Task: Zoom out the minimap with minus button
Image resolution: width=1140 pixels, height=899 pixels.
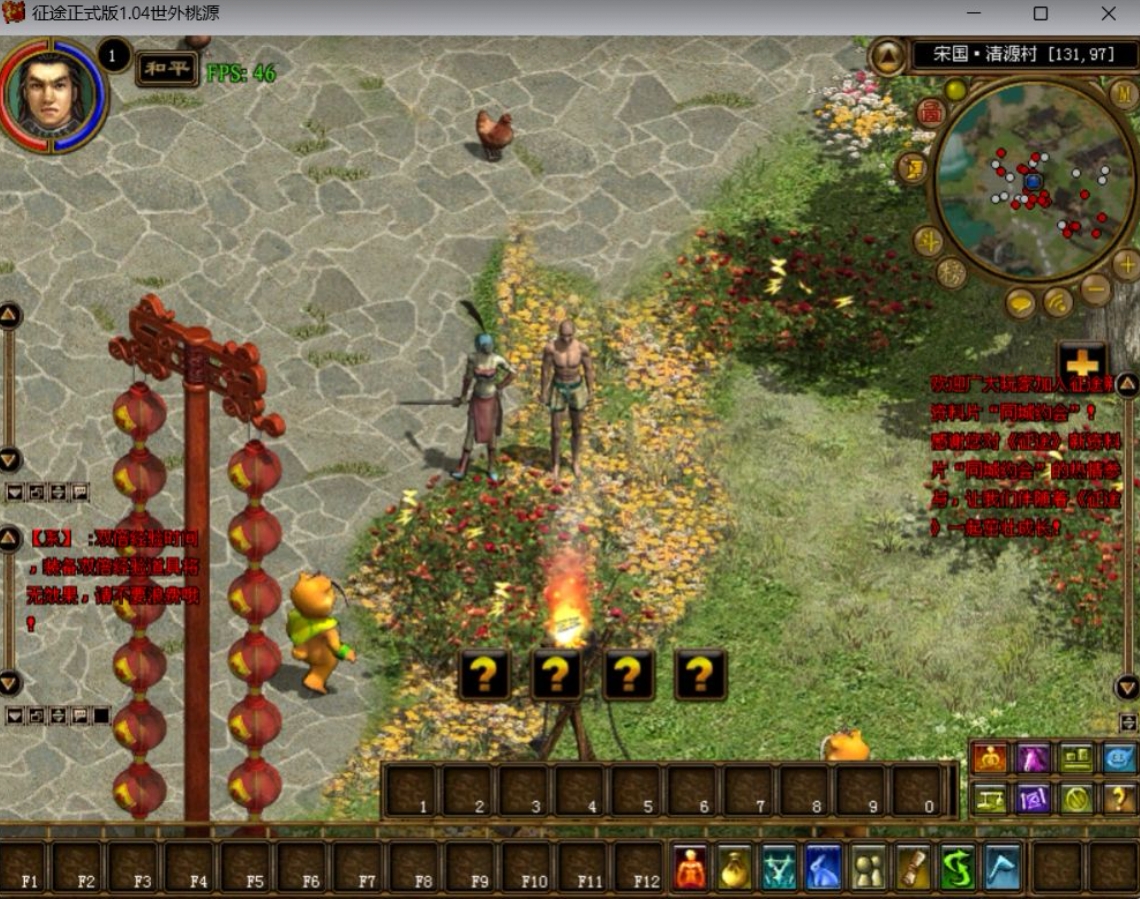Action: click(1095, 290)
